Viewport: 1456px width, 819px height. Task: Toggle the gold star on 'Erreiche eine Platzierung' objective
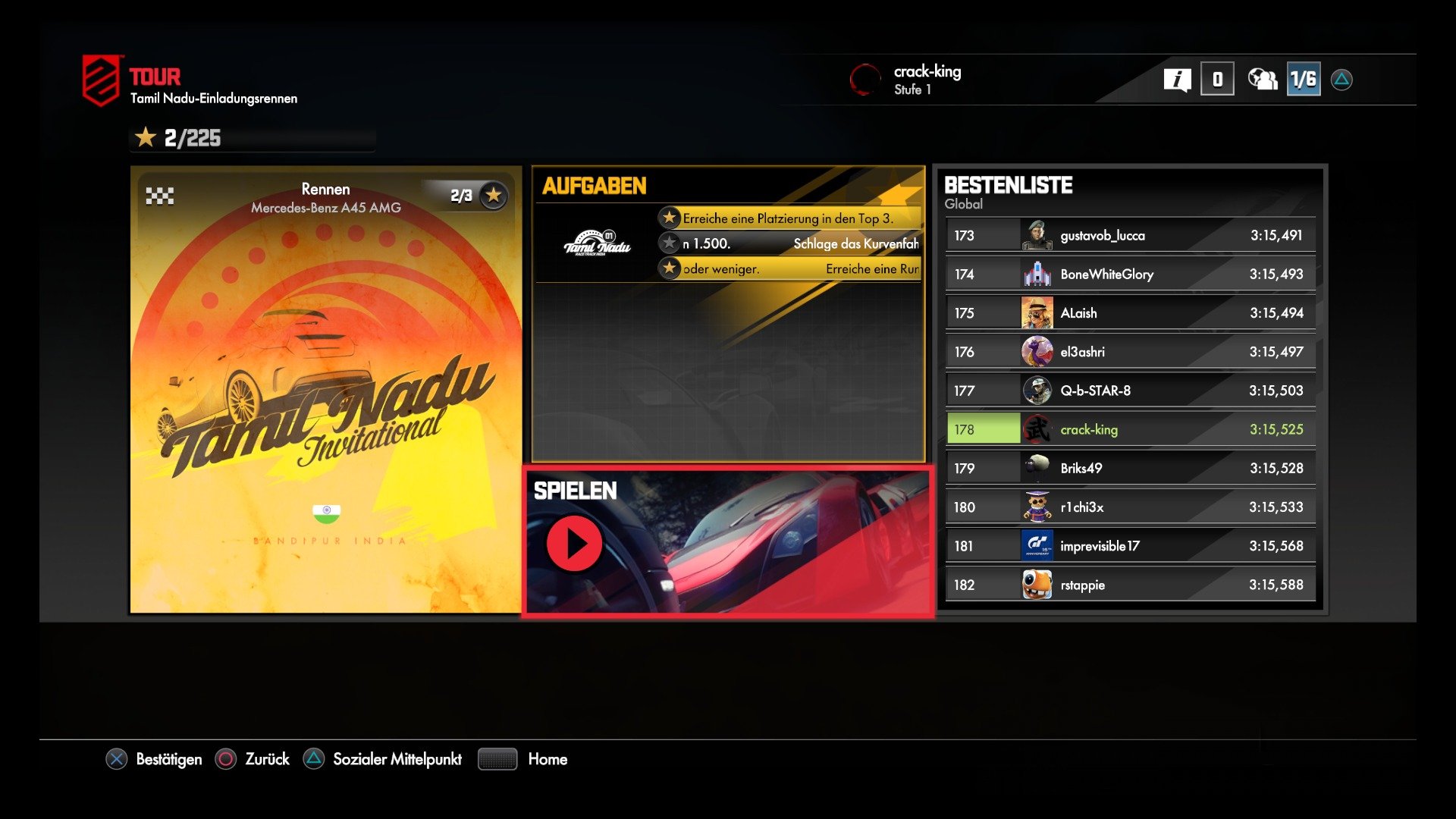[668, 217]
